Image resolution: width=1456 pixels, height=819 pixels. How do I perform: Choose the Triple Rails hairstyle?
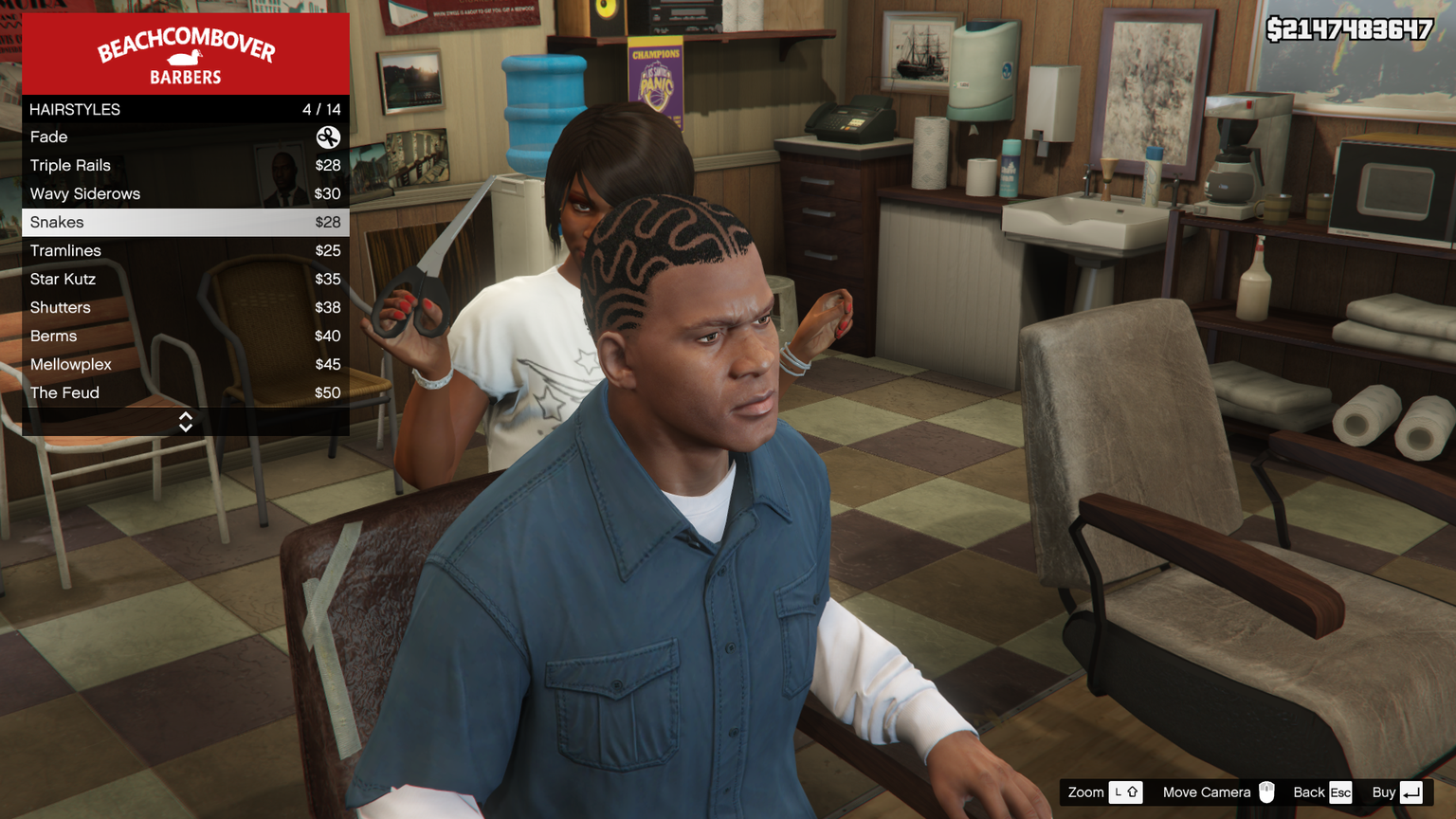185,166
